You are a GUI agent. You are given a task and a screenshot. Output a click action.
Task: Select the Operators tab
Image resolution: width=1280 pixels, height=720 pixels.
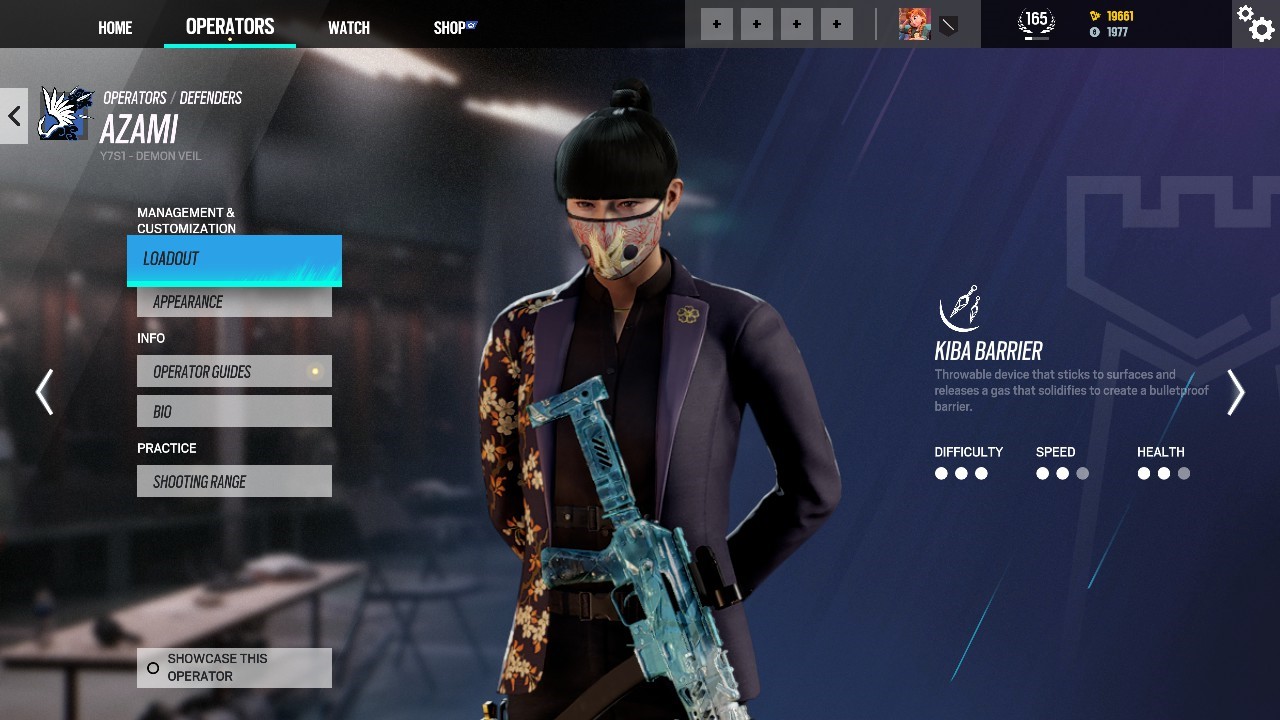230,27
